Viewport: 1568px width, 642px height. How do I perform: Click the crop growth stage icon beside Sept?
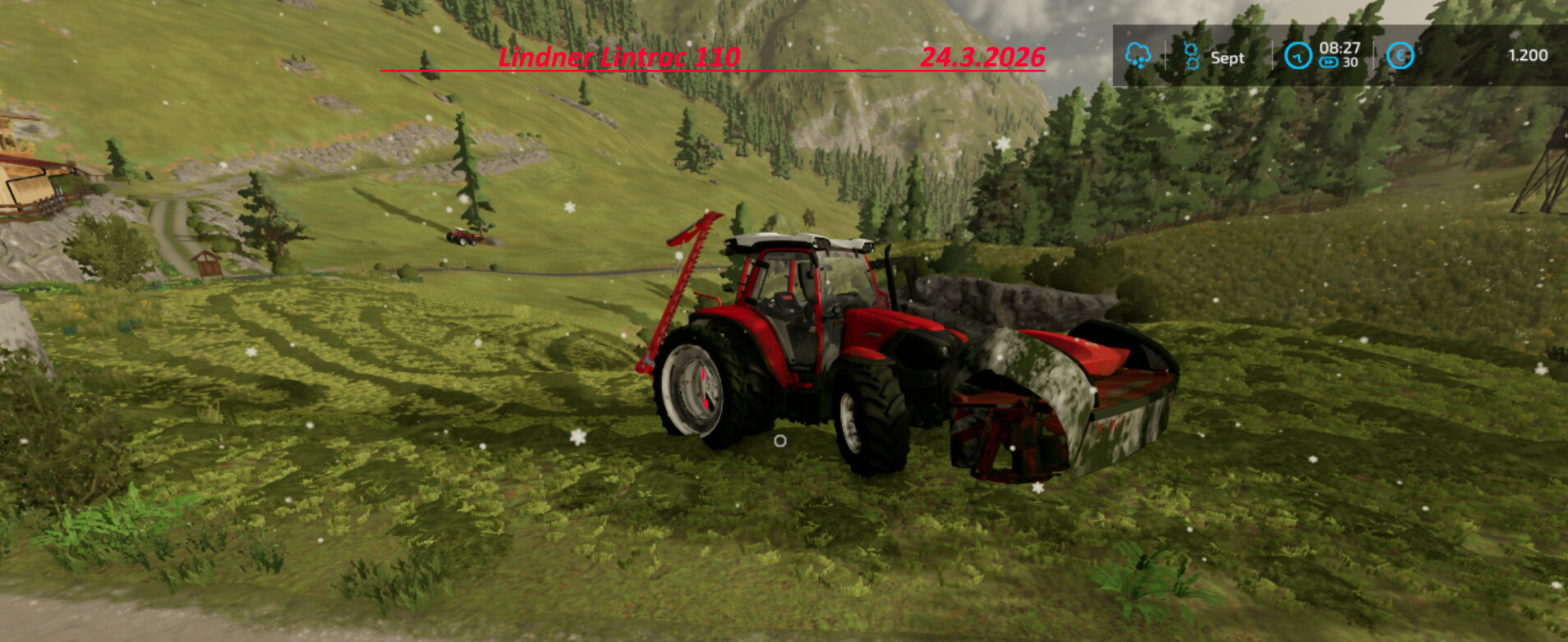tap(1191, 55)
